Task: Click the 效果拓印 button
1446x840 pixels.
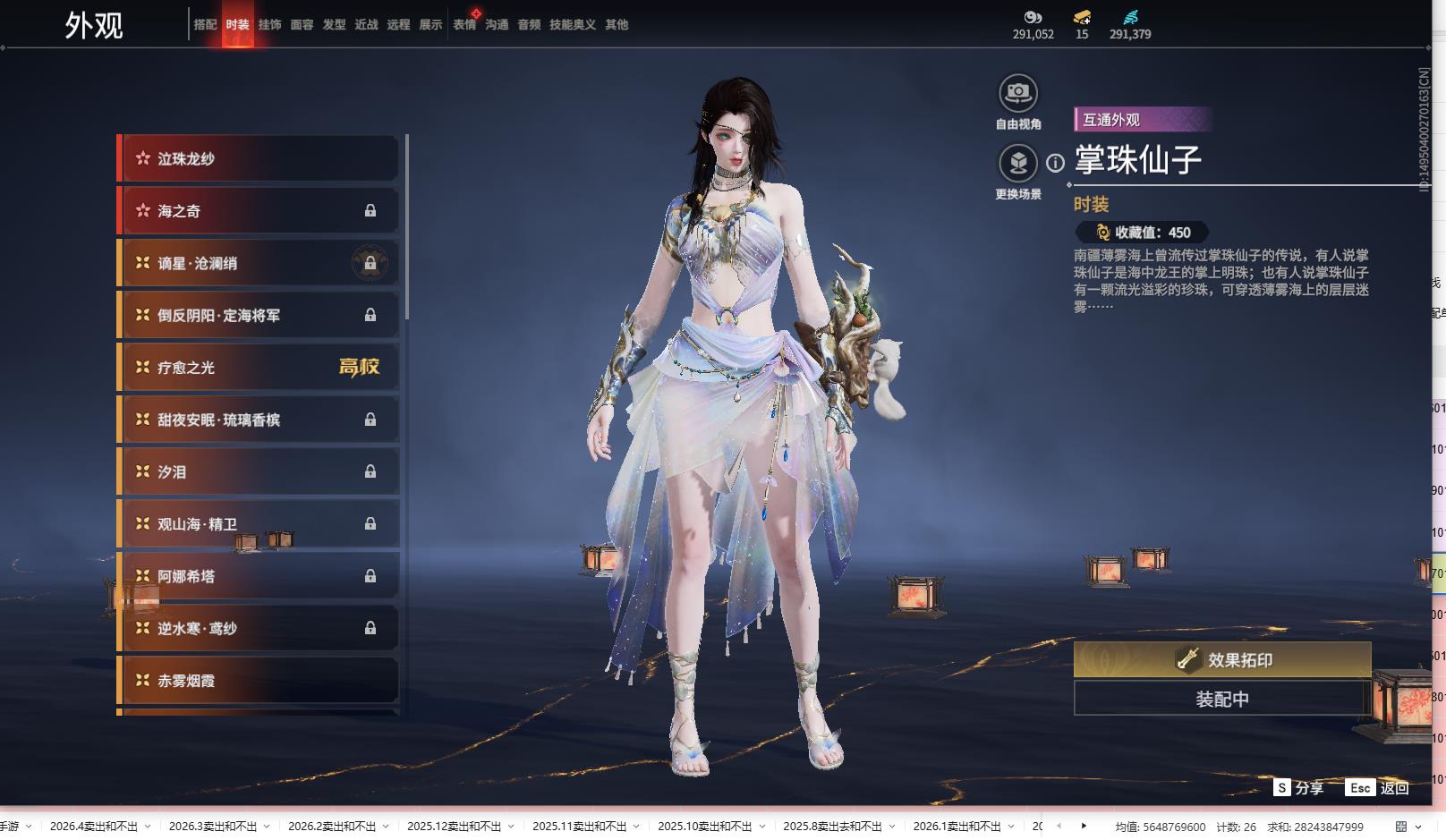Action: click(x=1222, y=660)
